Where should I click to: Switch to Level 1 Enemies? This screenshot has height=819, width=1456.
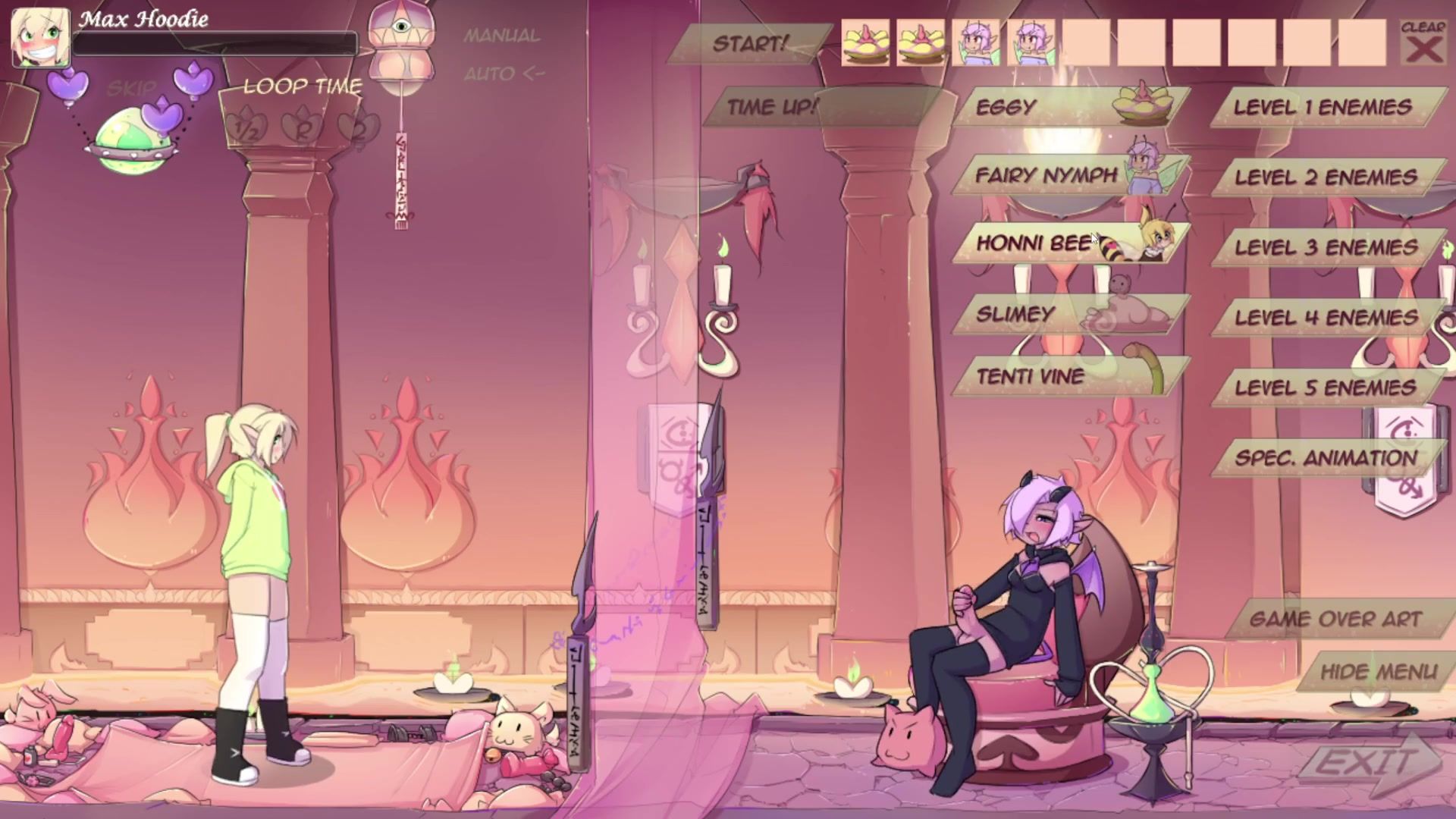pos(1323,108)
